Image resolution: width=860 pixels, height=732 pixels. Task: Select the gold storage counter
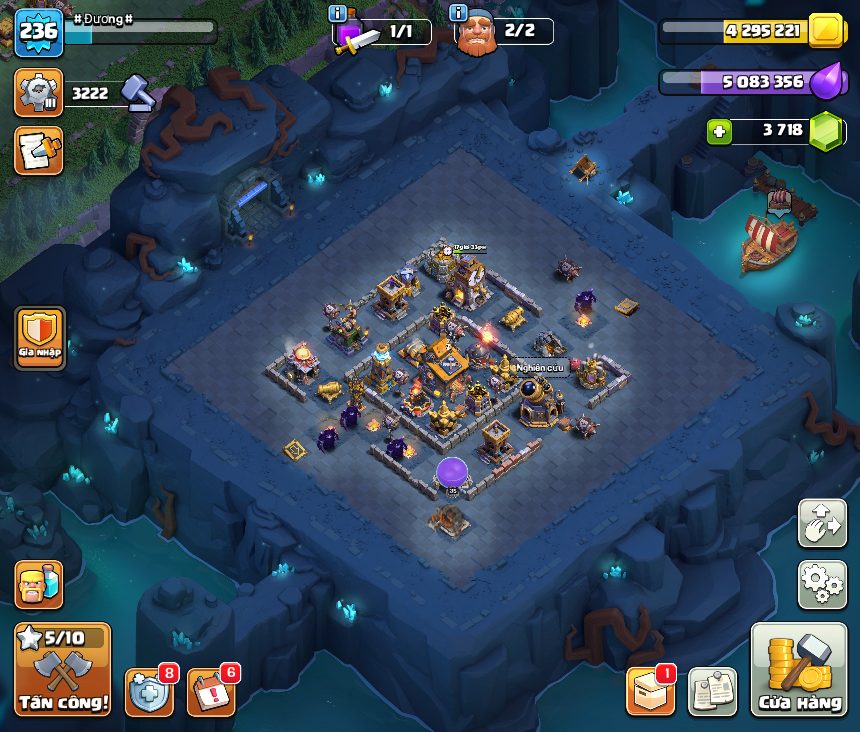pyautogui.click(x=762, y=31)
